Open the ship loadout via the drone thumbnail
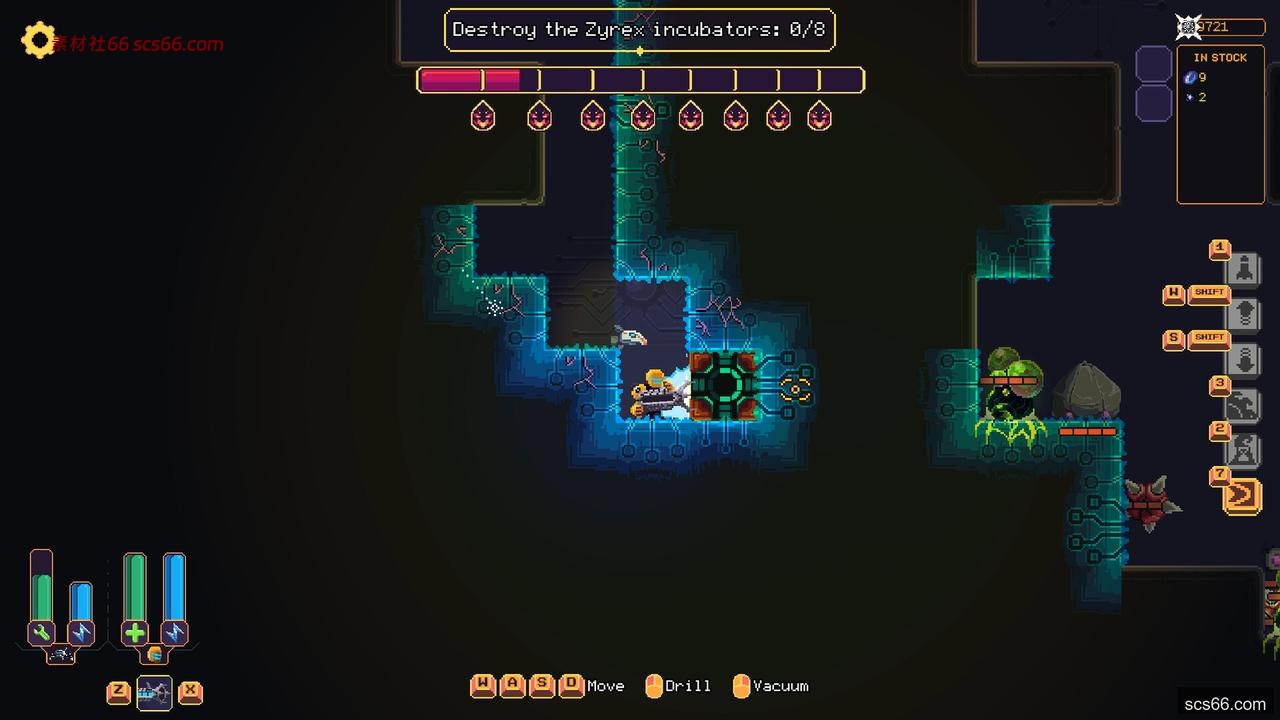The image size is (1280, 720). click(155, 692)
